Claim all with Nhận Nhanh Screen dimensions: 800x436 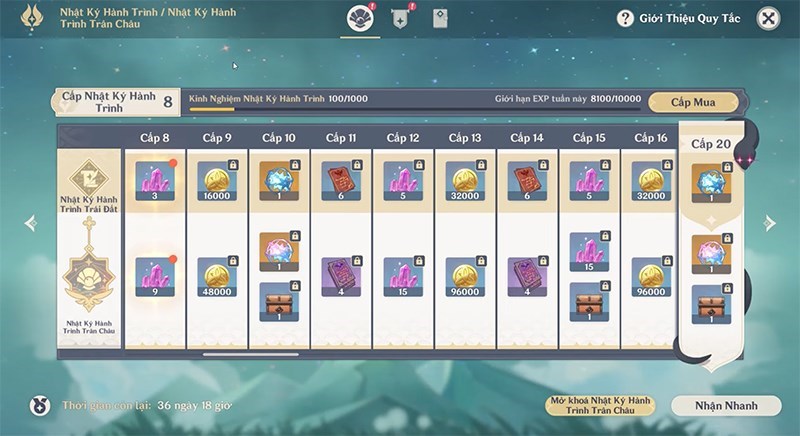tap(725, 405)
